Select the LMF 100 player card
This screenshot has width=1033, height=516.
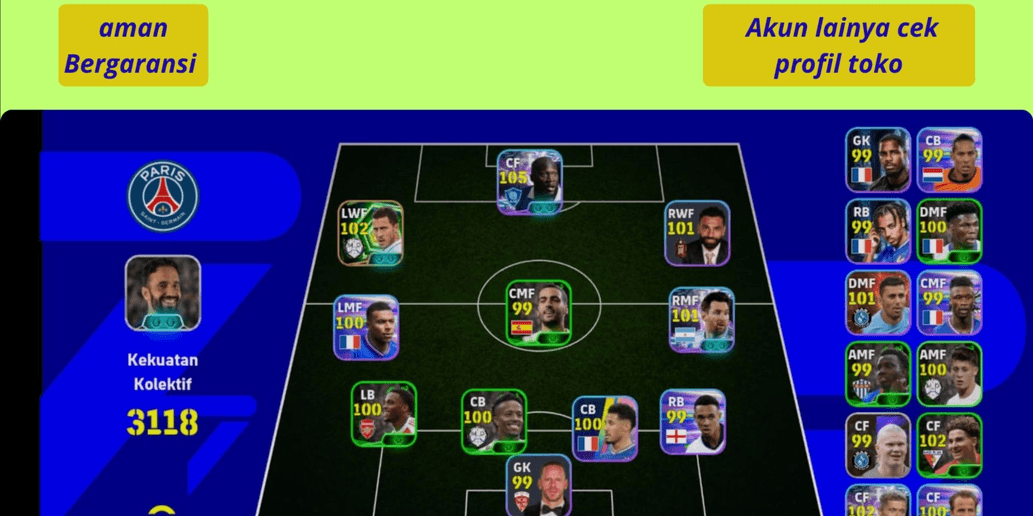[x=366, y=327]
